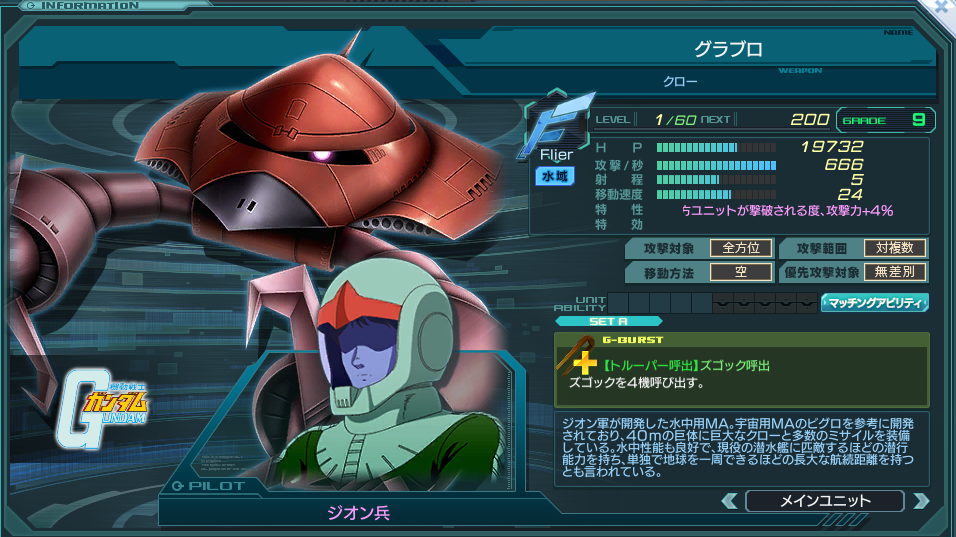
Task: Select the メインユニット main unit label
Action: tap(825, 501)
